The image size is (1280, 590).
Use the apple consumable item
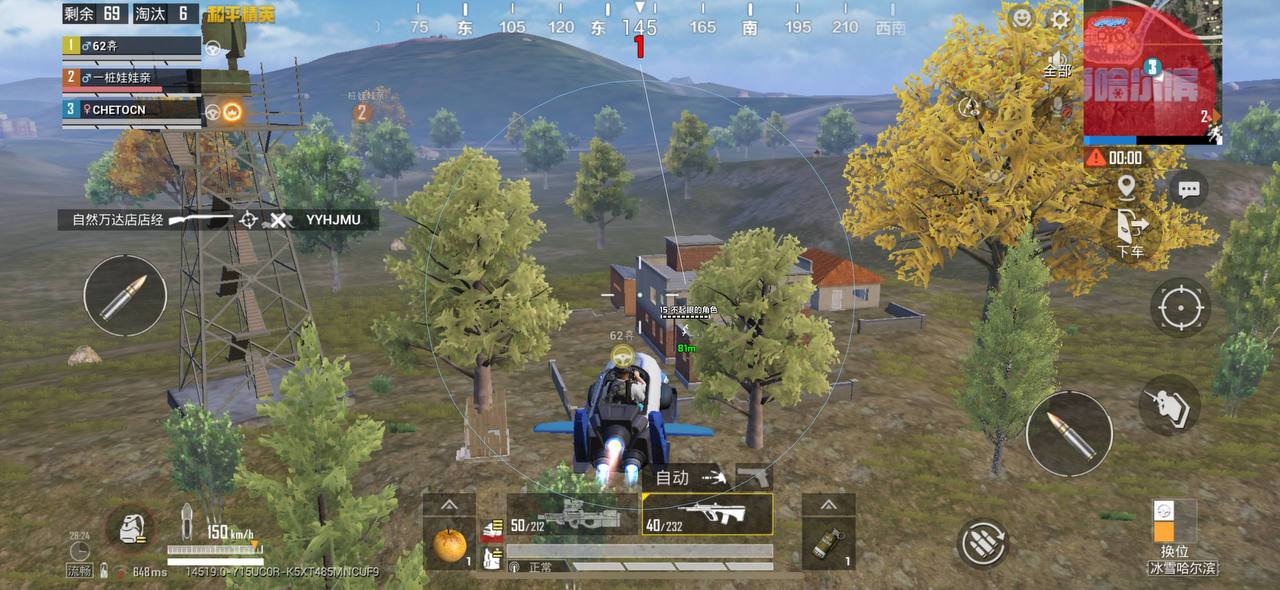point(449,545)
